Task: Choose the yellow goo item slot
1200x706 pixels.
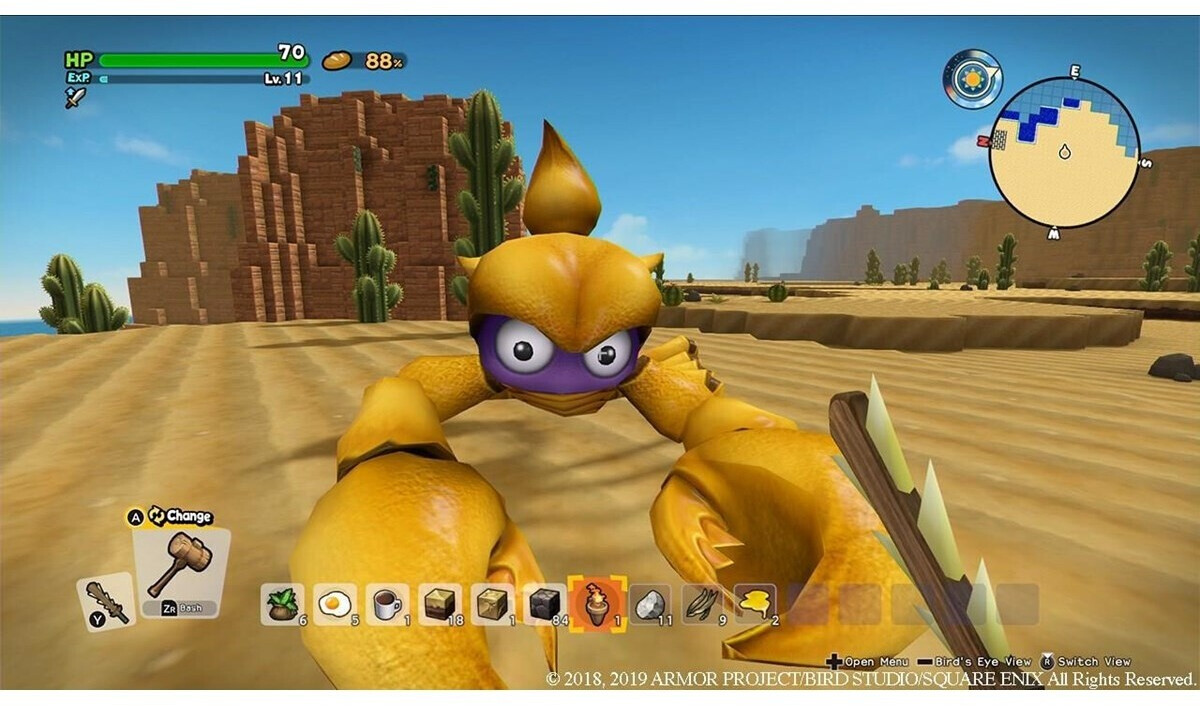Action: pos(755,604)
